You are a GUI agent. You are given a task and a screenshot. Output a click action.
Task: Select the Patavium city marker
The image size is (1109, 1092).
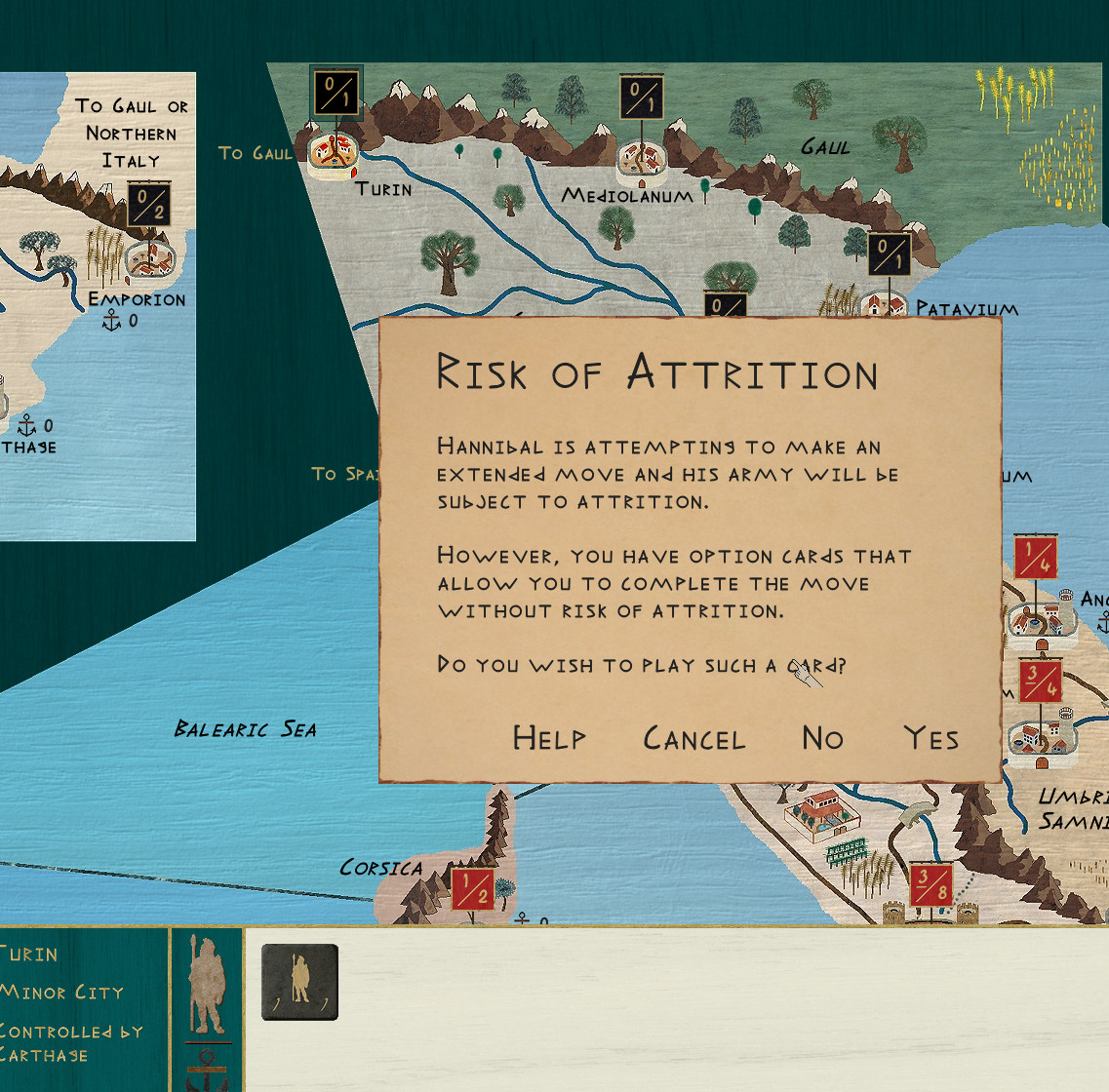[884, 304]
